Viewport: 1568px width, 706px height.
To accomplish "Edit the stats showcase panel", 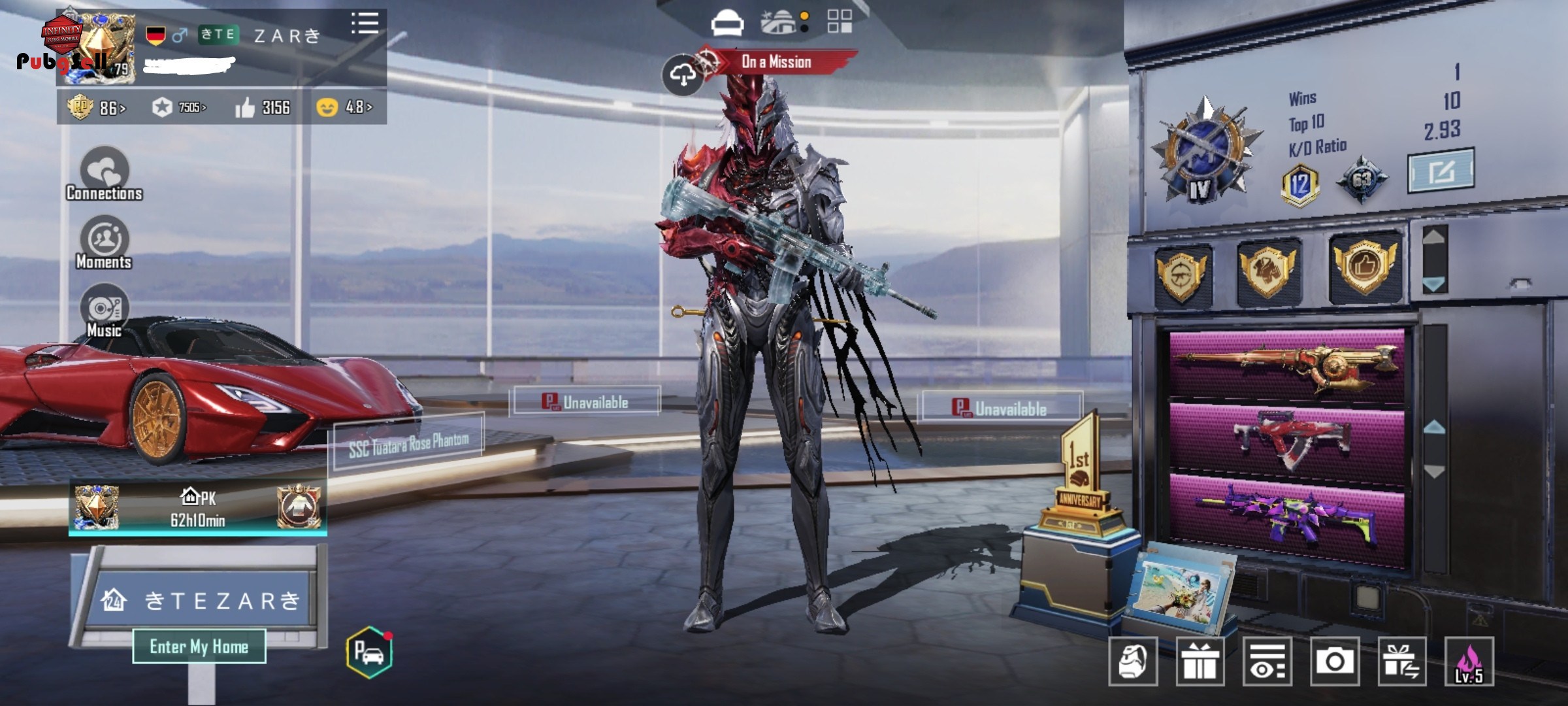I will [1440, 171].
